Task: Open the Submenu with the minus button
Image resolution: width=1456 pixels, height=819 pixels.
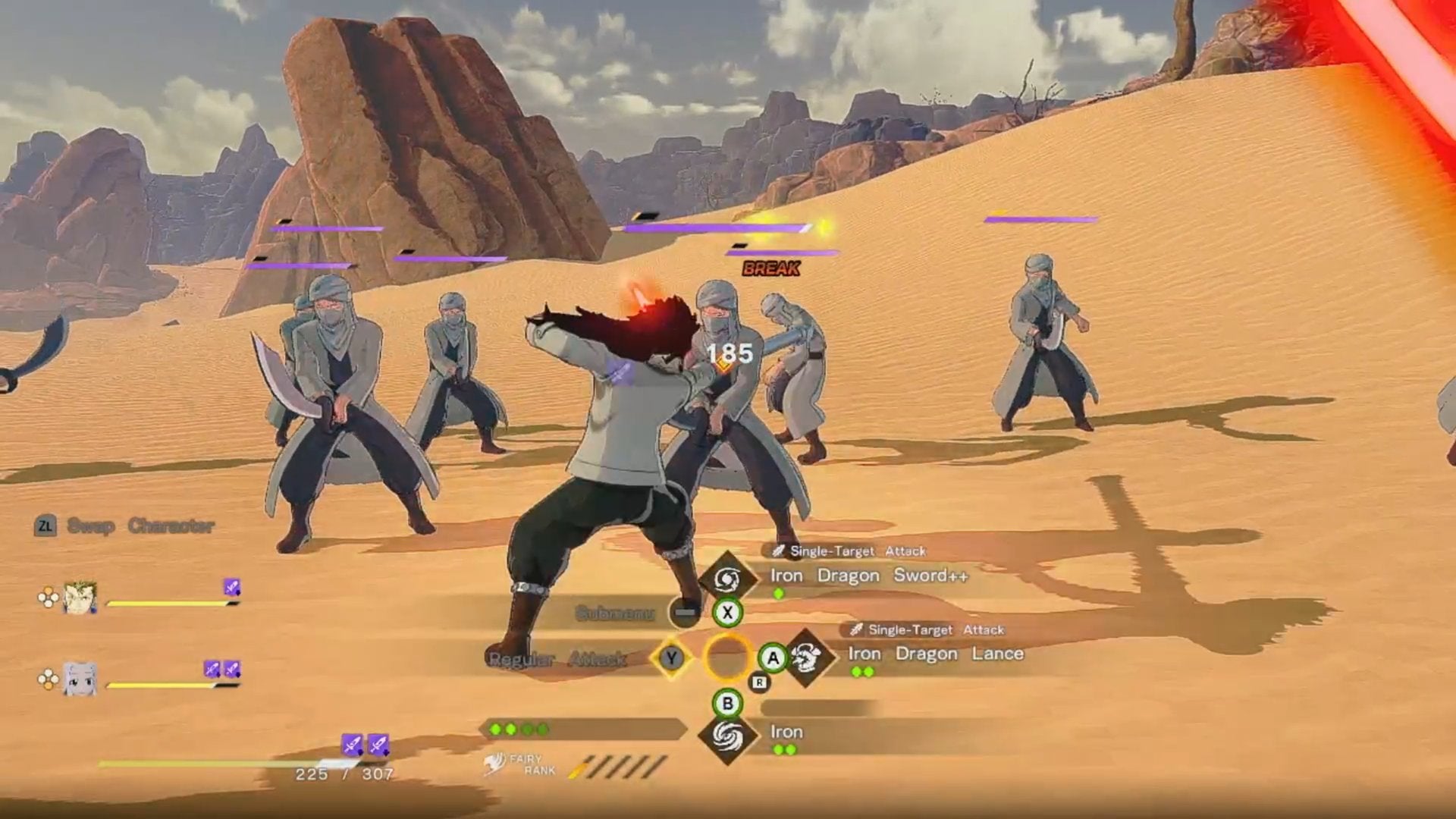Action: pos(686,611)
